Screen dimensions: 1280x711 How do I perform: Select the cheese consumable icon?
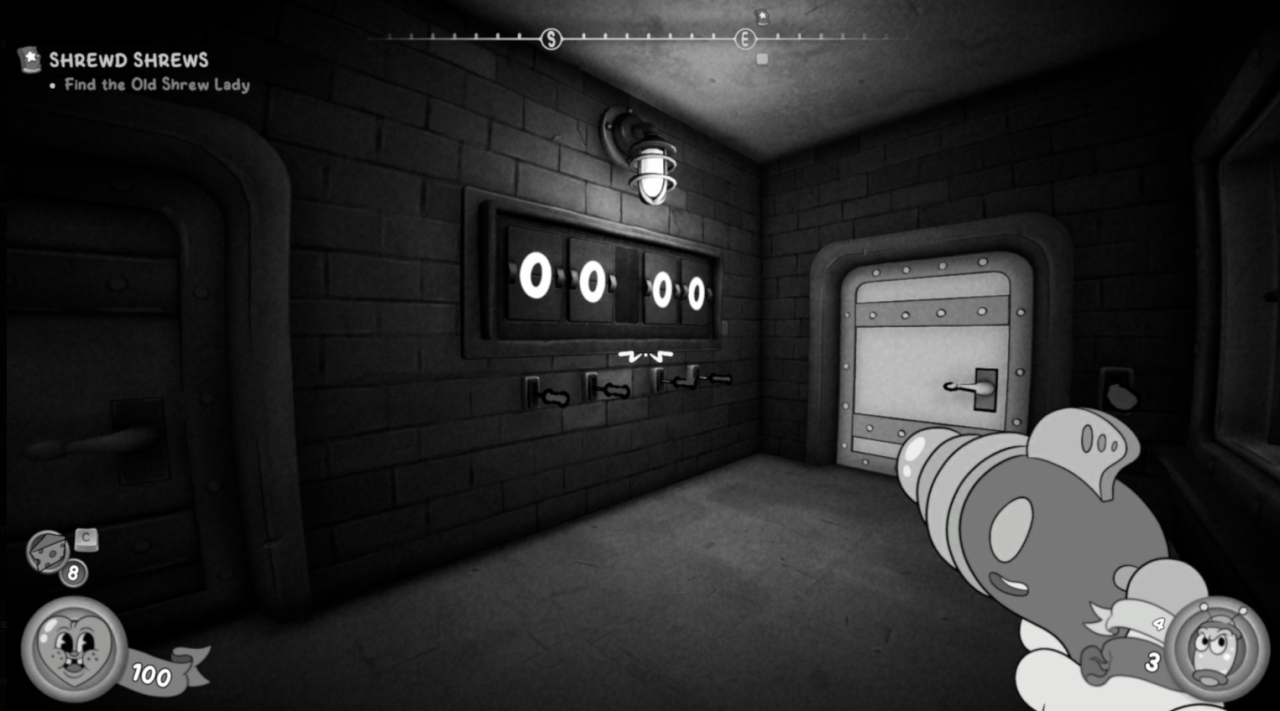coord(47,552)
